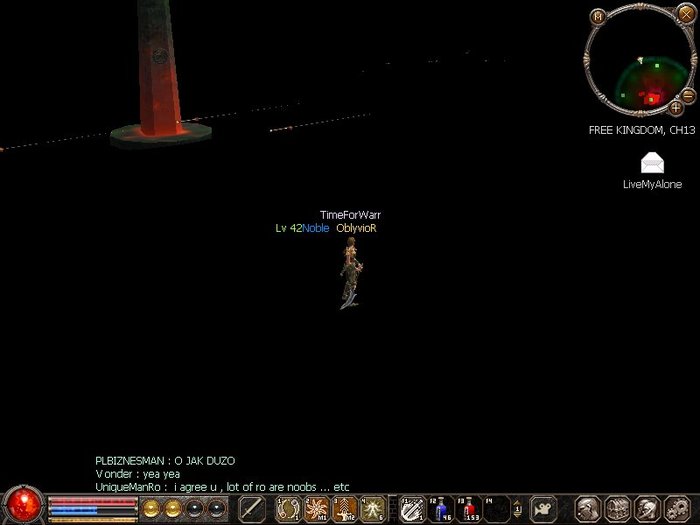The height and width of the screenshot is (525, 700).
Task: Click the circular minimap display
Action: [x=638, y=62]
